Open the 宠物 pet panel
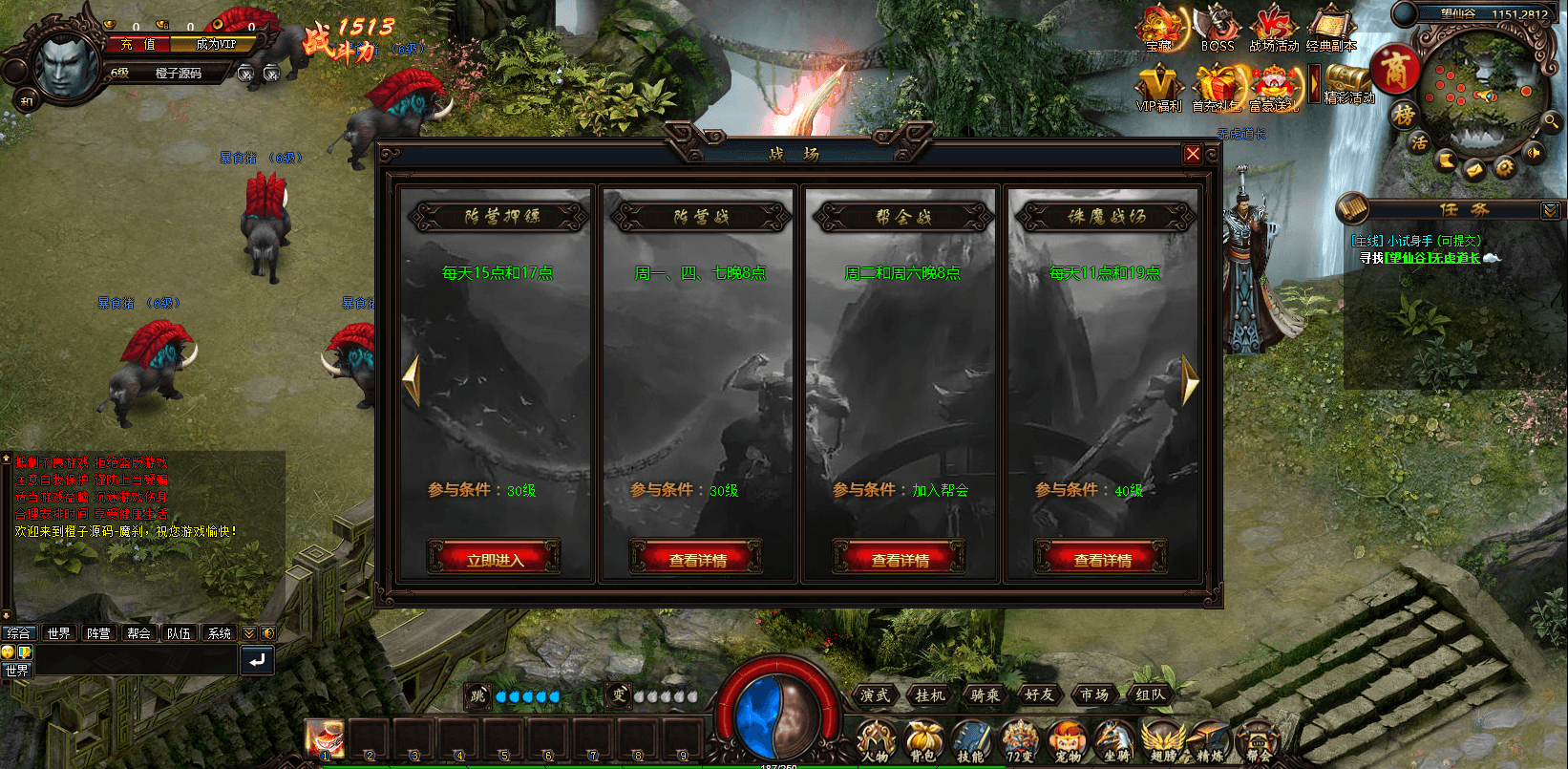Image resolution: width=1568 pixels, height=769 pixels. 1065,740
